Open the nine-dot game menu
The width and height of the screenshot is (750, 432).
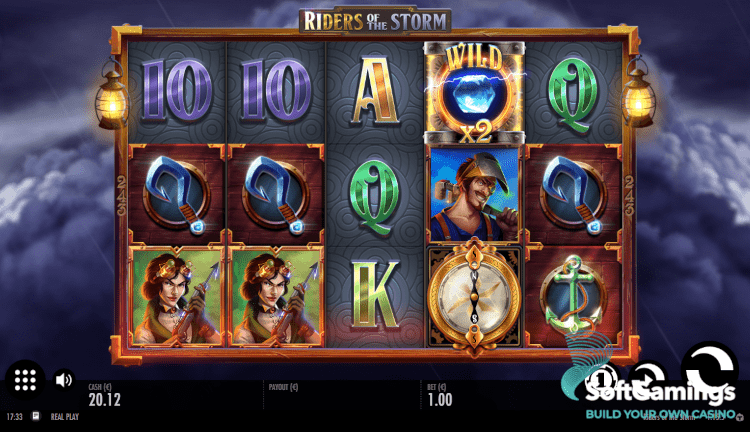(x=26, y=380)
